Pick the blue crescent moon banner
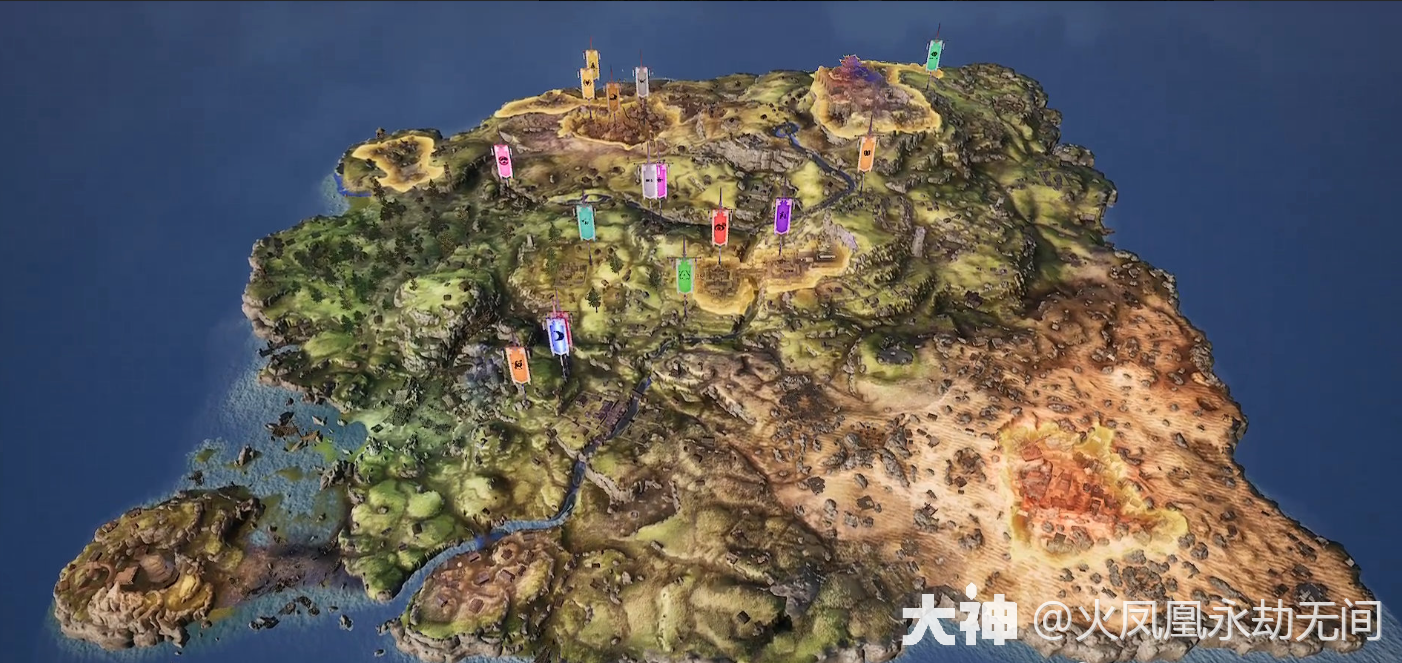The height and width of the screenshot is (663, 1402). pos(558,335)
